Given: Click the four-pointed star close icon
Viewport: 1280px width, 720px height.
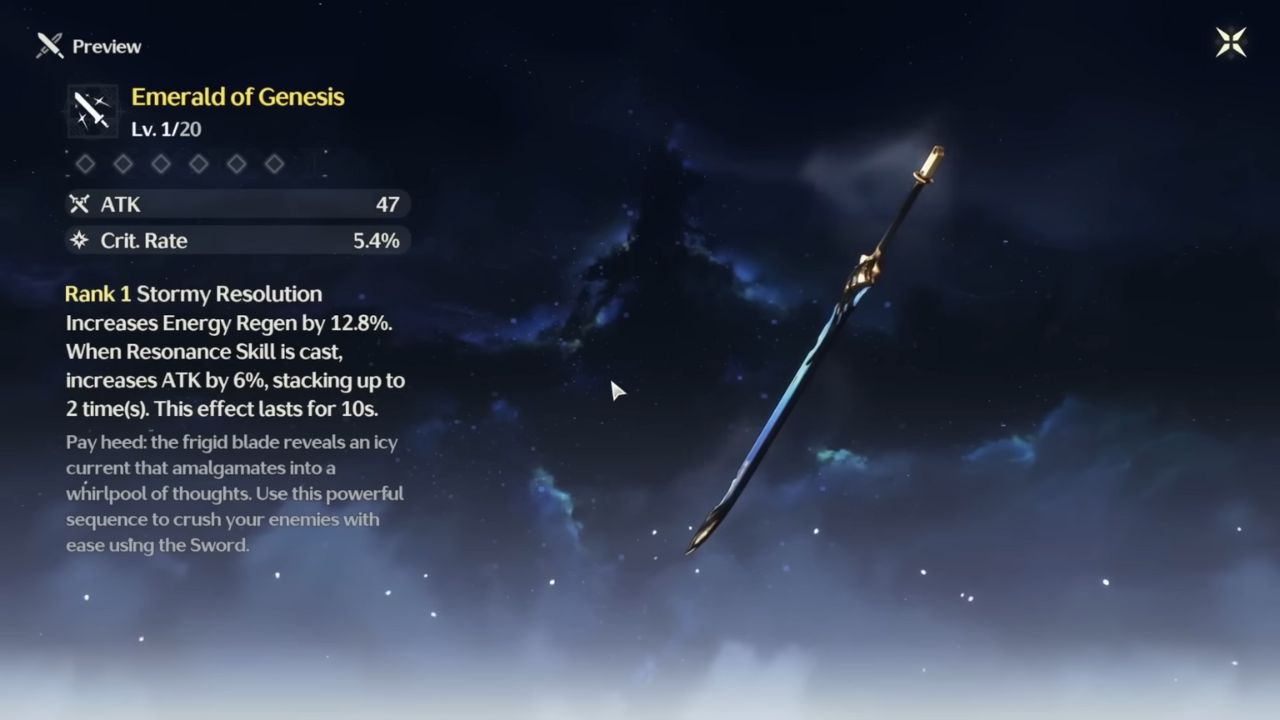Looking at the screenshot, I should pos(1231,41).
